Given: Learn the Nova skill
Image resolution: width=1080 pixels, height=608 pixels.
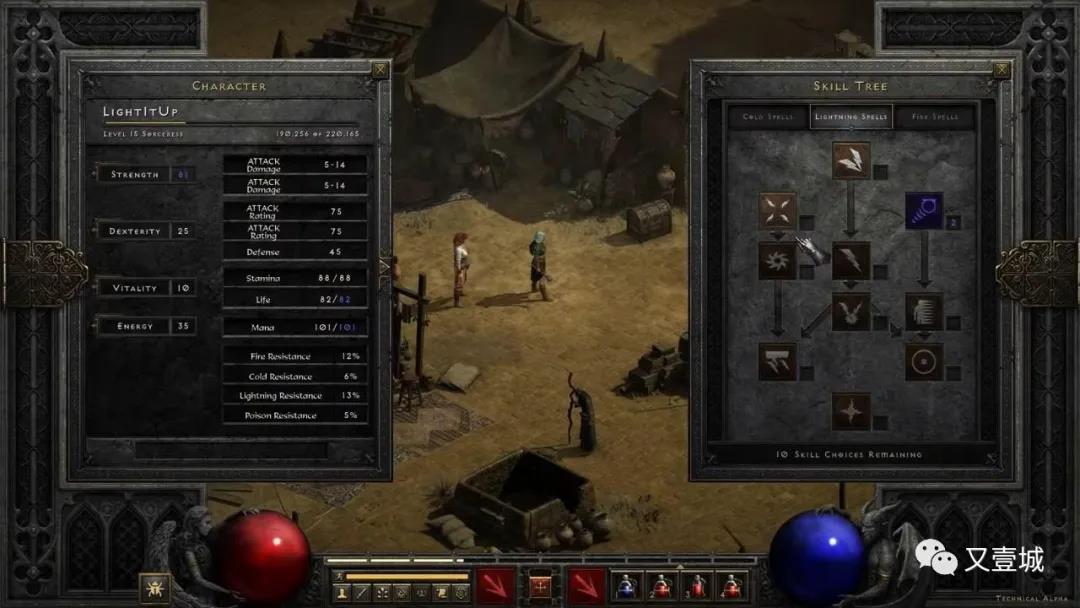Looking at the screenshot, I should (777, 261).
